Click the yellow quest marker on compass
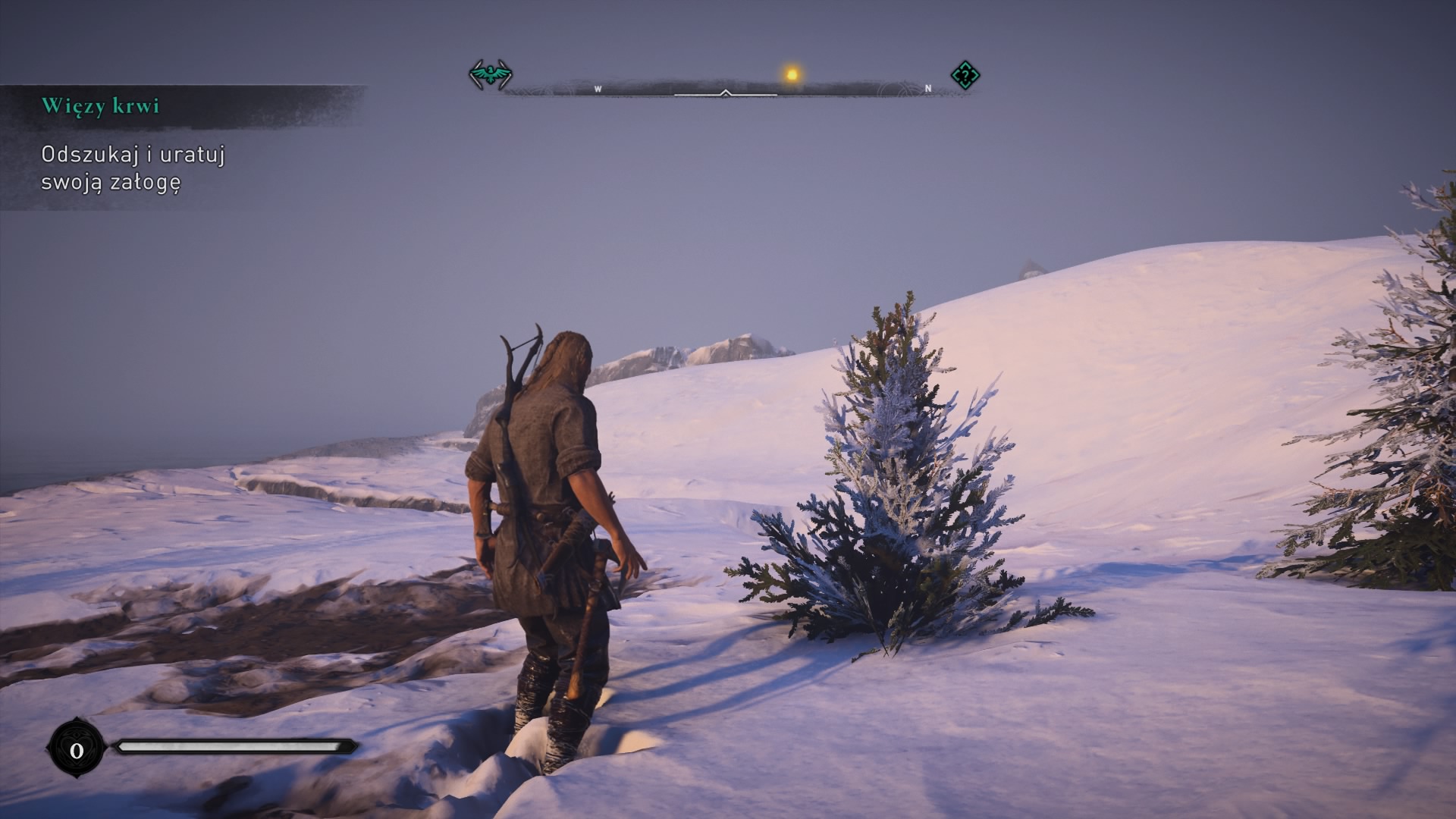 coord(792,74)
